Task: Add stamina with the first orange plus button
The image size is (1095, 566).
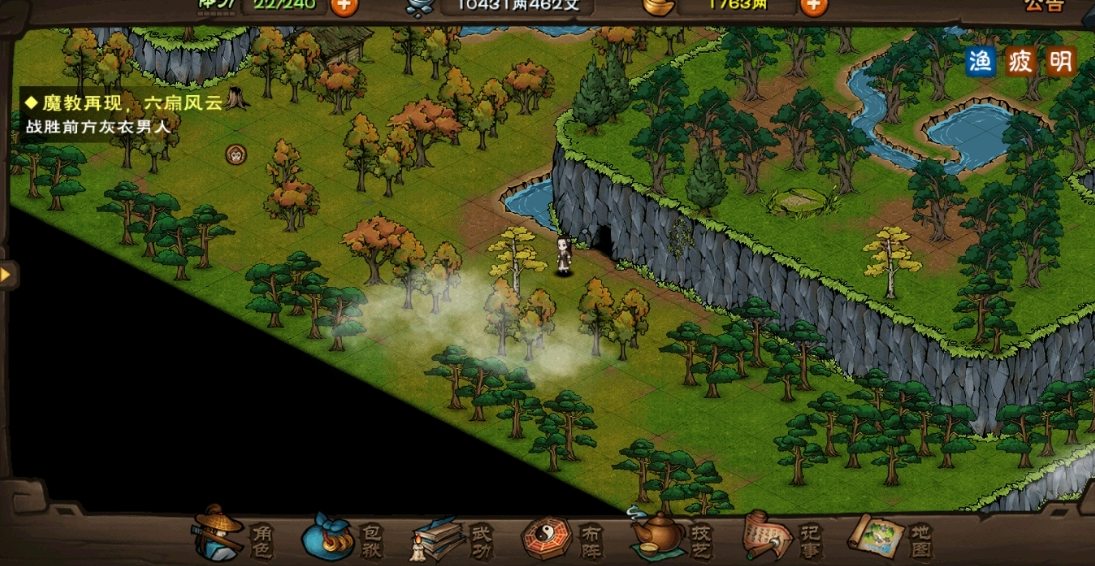Action: [343, 5]
